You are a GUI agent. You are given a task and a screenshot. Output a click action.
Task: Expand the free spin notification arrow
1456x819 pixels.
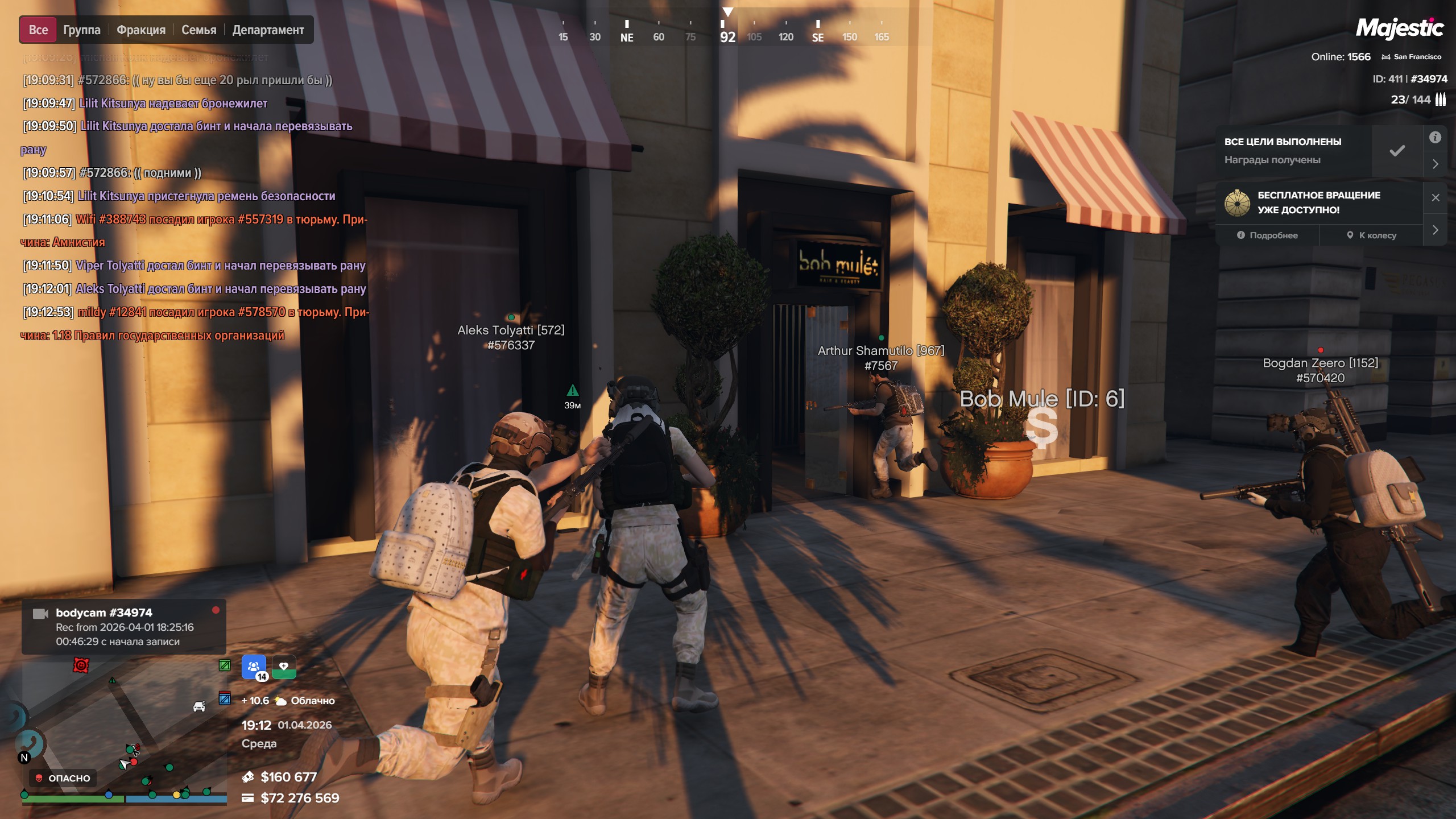click(x=1435, y=230)
